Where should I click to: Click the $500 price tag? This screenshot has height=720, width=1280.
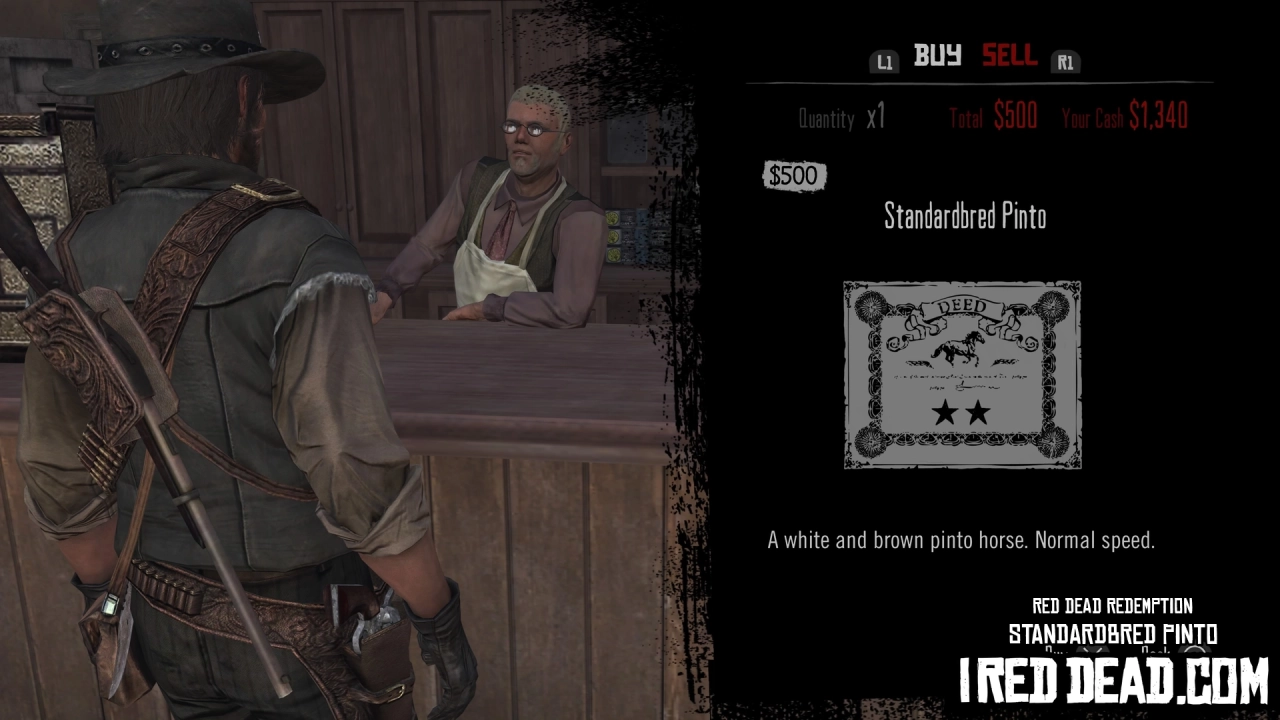click(x=794, y=176)
